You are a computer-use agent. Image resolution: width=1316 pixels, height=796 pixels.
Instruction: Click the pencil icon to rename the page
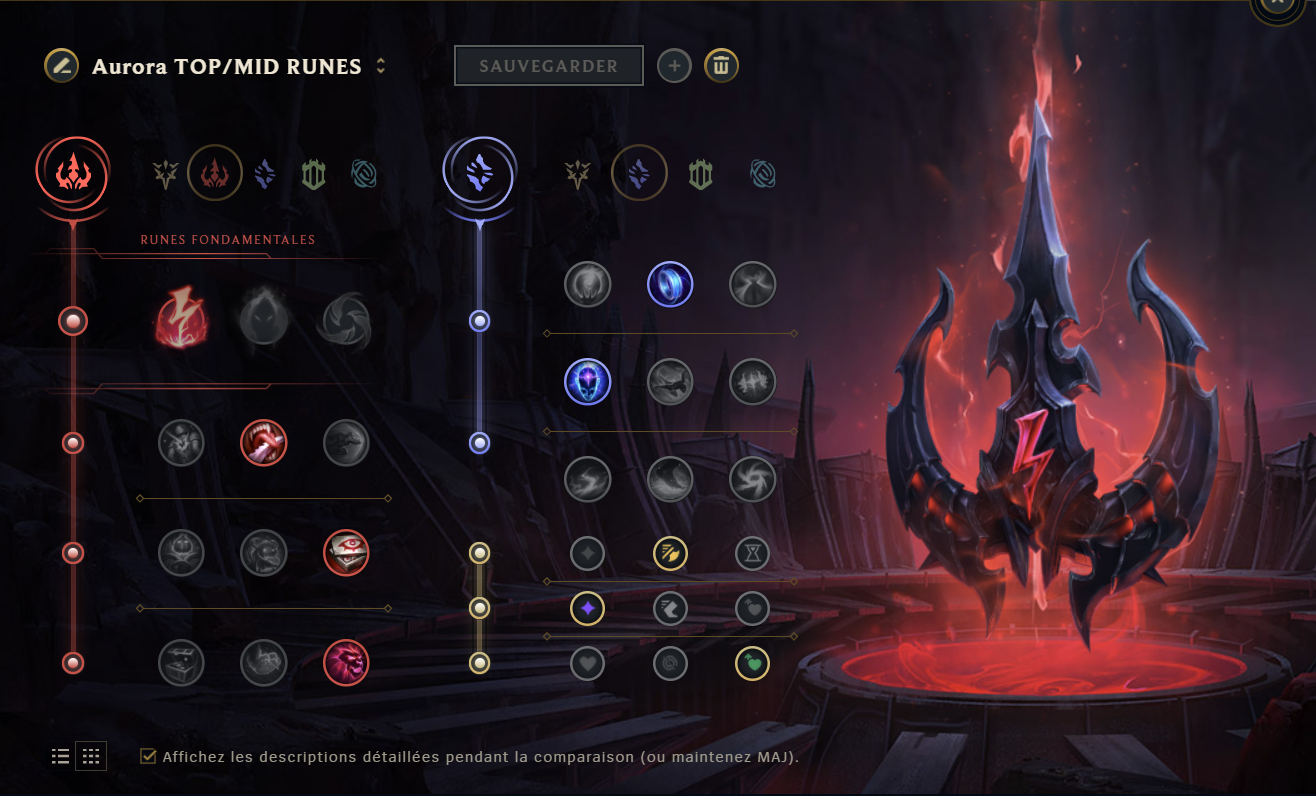[x=60, y=66]
